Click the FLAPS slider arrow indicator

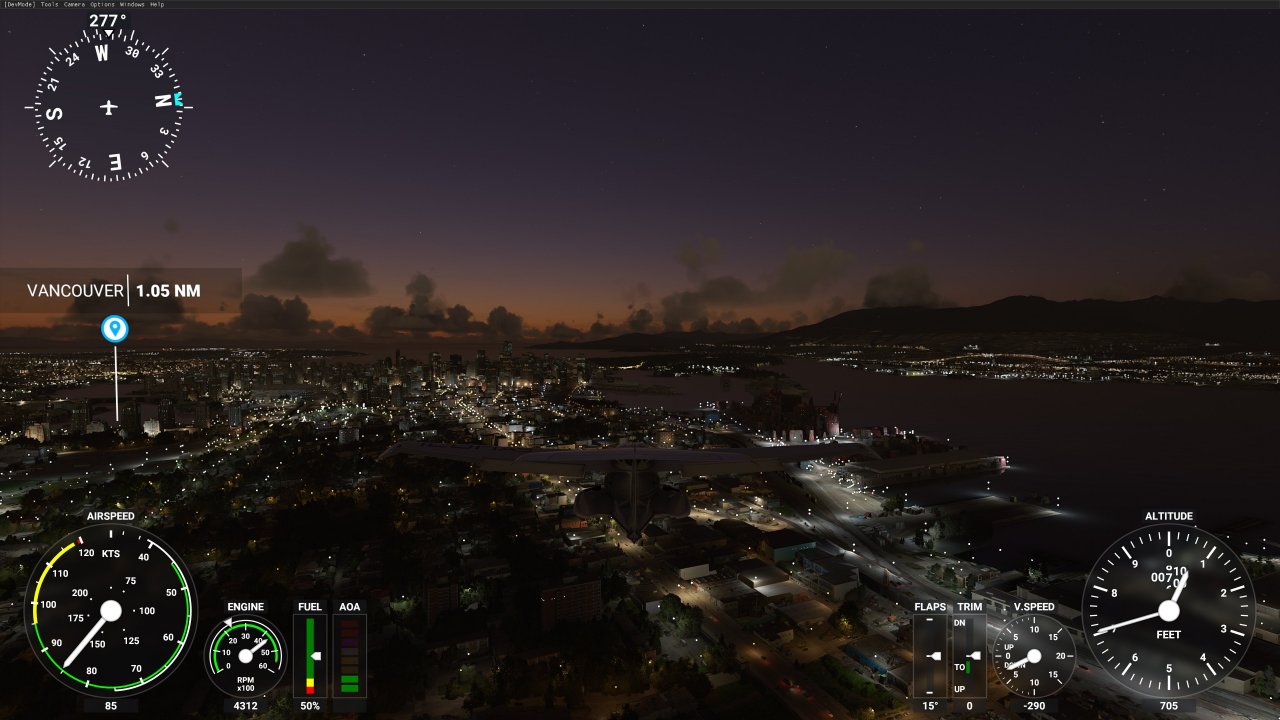[934, 657]
